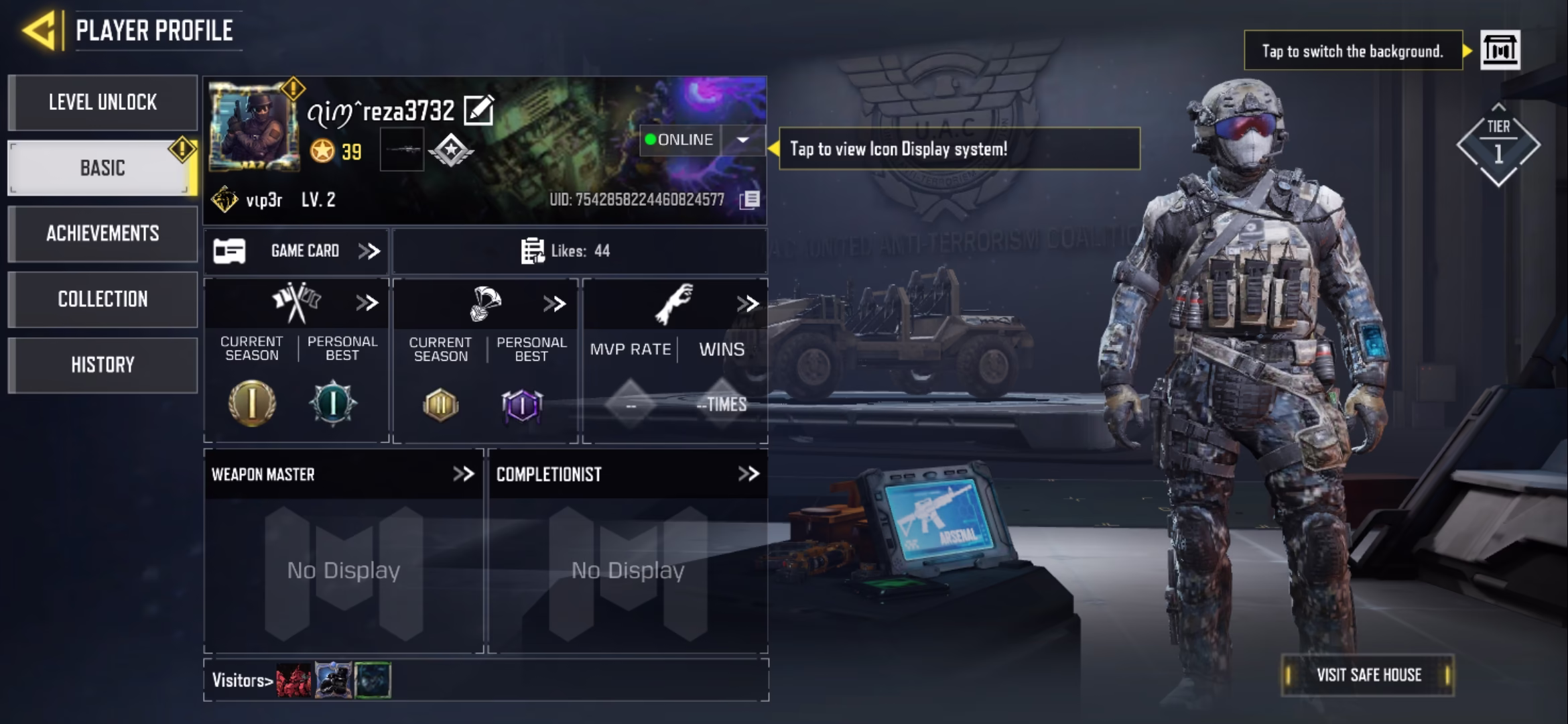This screenshot has width=1568, height=724.
Task: Select the Basic profile tab
Action: tap(103, 168)
